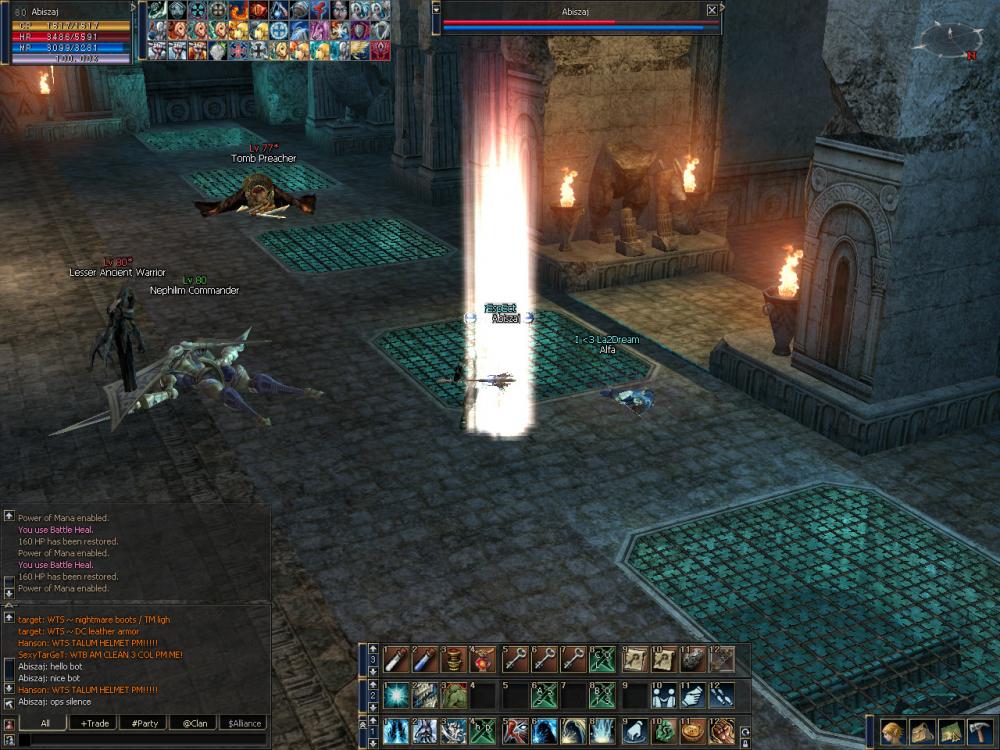1000x750 pixels.
Task: Click the chat text input field
Action: tap(140, 740)
